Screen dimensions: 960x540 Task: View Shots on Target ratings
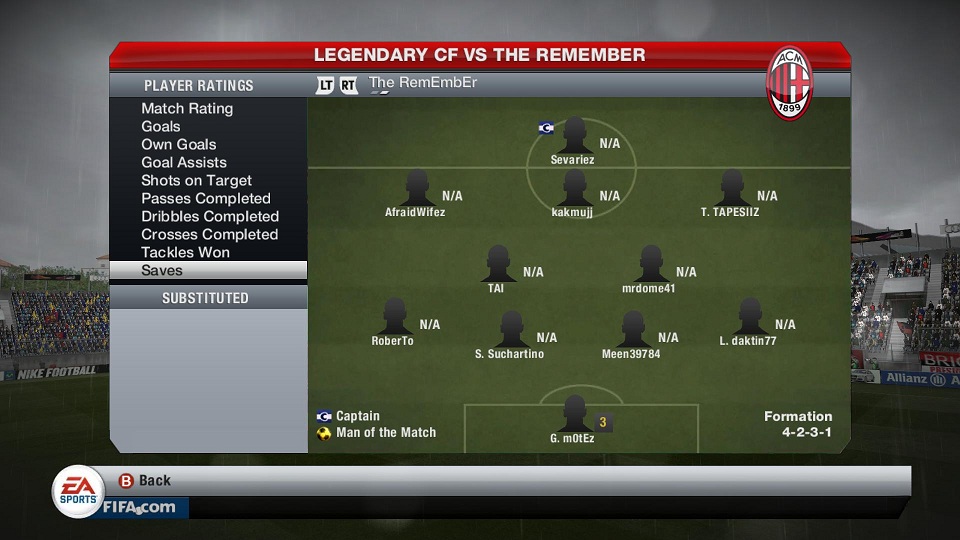point(196,180)
